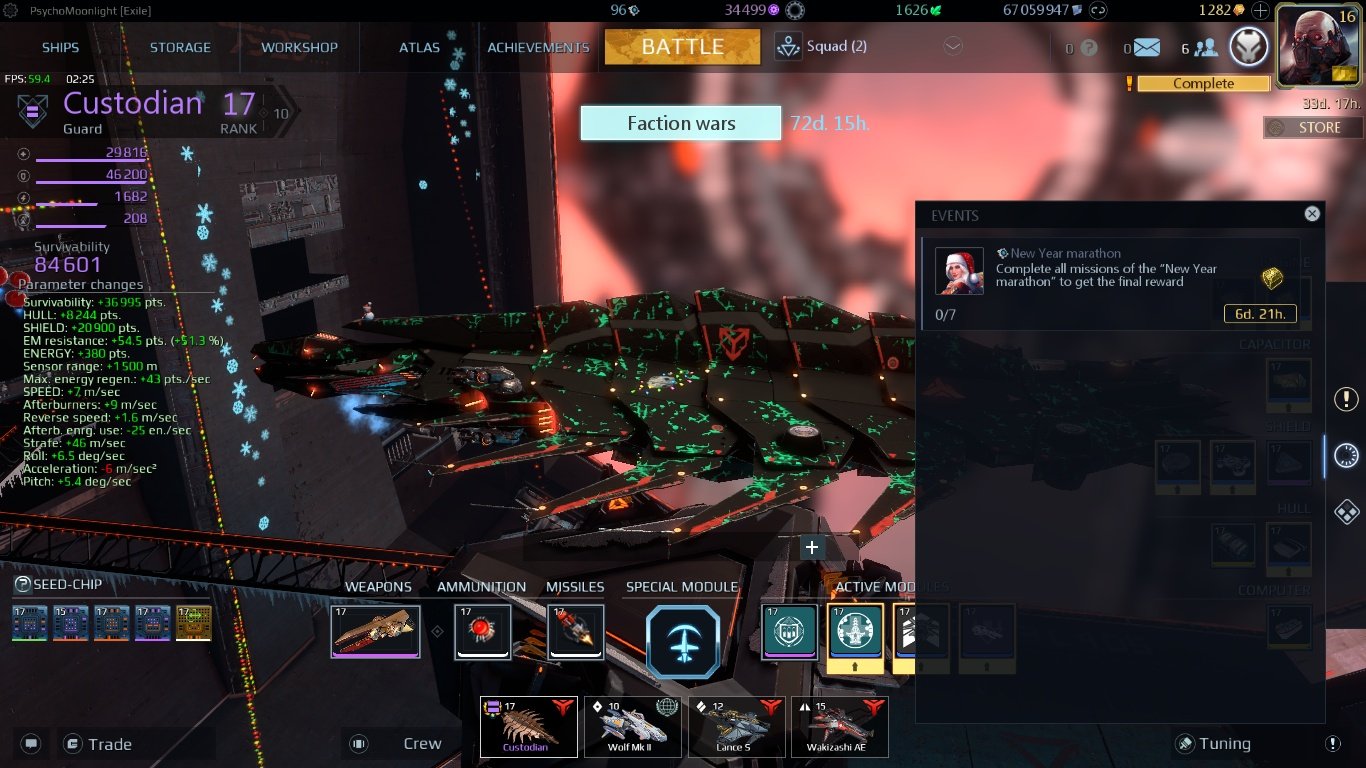Viewport: 1366px width, 768px height.
Task: Click the dial gauge icon on the right sidebar
Action: [x=1345, y=455]
